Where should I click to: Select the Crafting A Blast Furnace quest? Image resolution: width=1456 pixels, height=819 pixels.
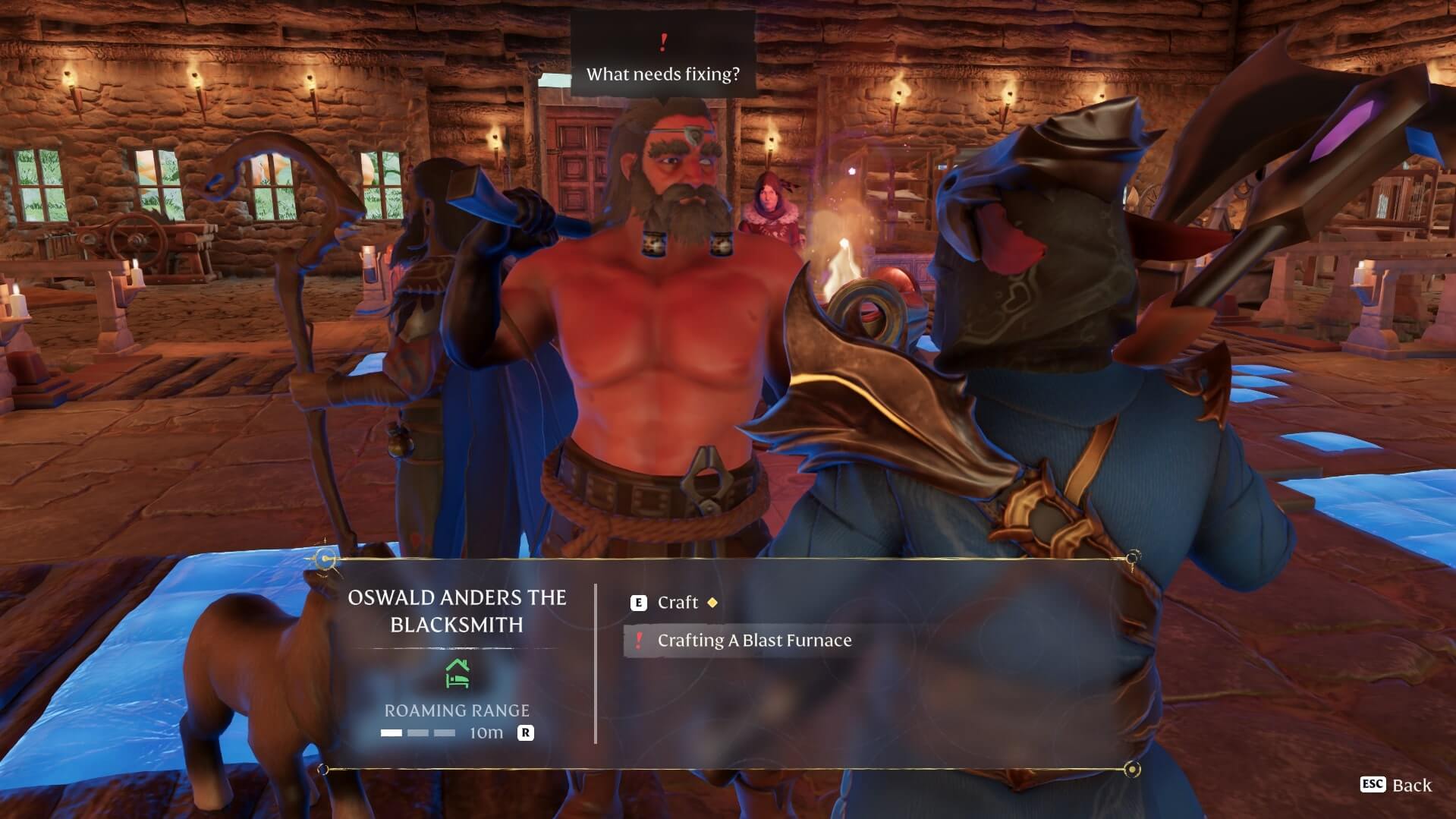click(x=753, y=641)
